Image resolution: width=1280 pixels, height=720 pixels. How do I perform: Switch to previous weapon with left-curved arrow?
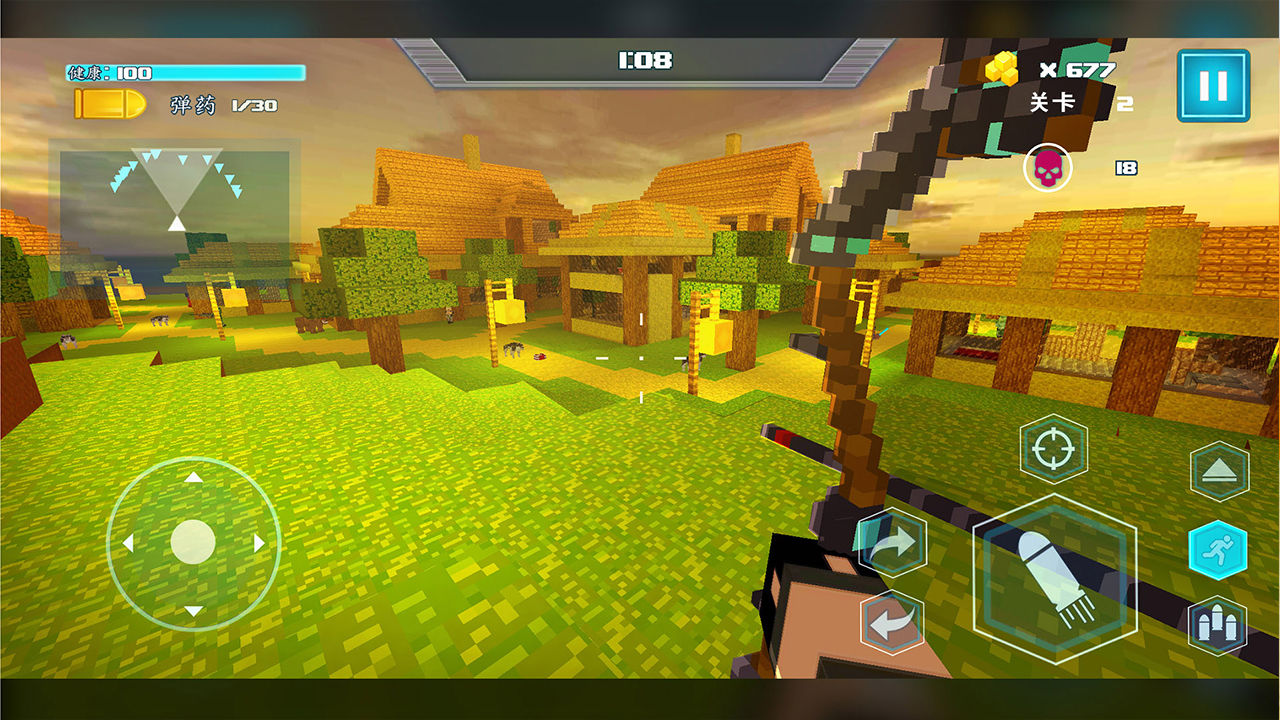coord(891,622)
